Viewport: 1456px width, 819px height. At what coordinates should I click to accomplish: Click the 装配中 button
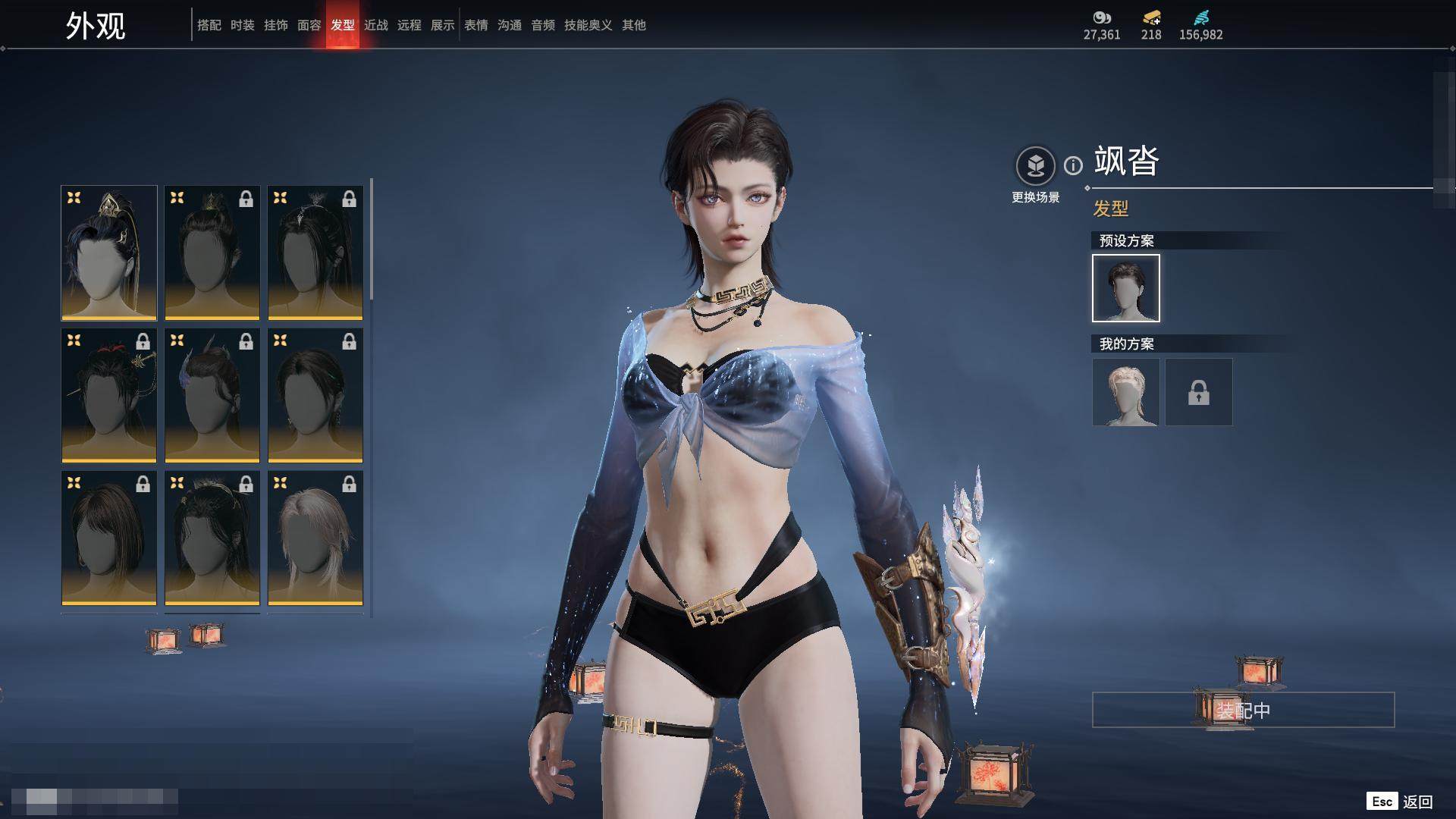(1243, 710)
